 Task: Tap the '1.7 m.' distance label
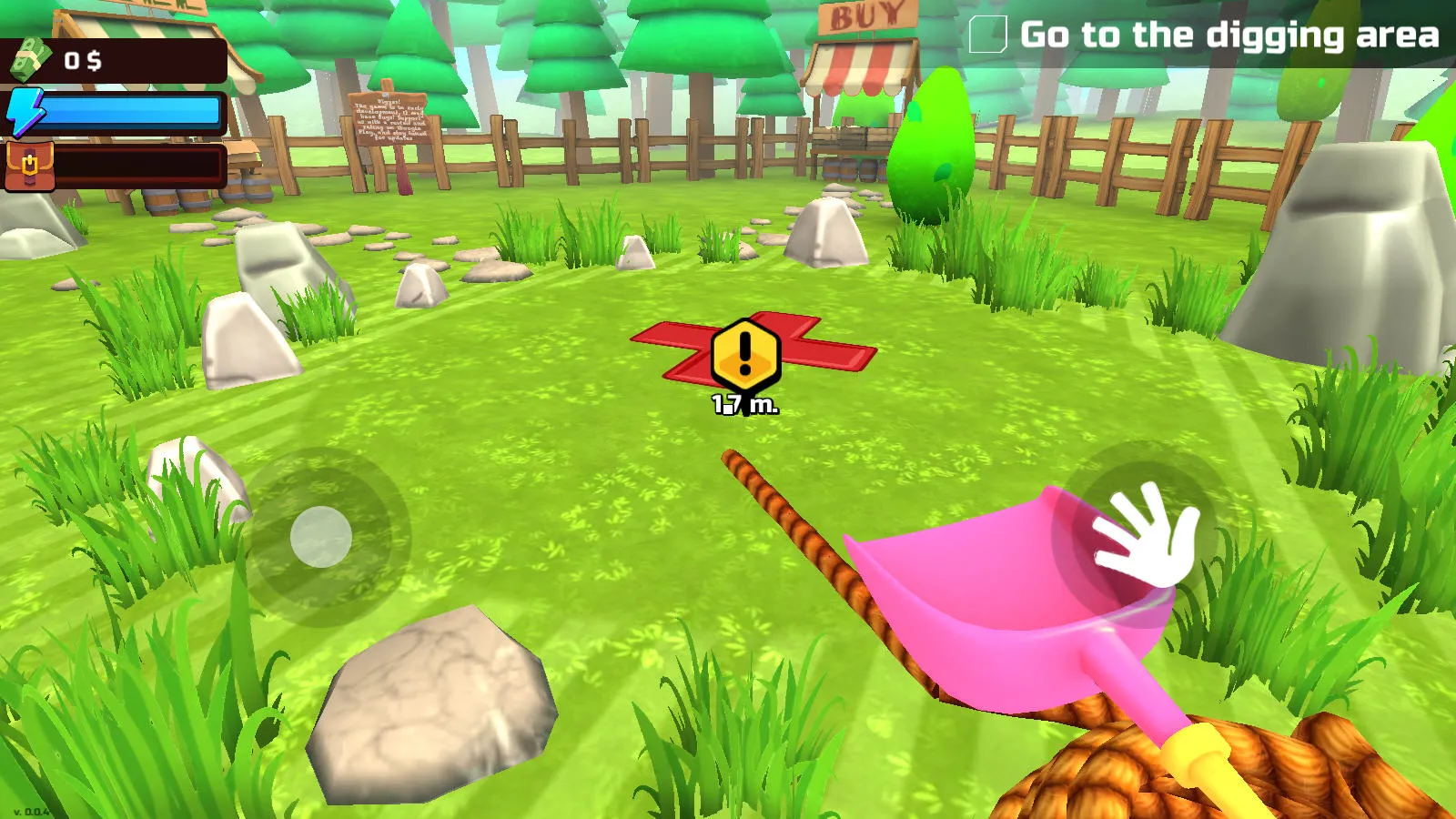point(744,402)
